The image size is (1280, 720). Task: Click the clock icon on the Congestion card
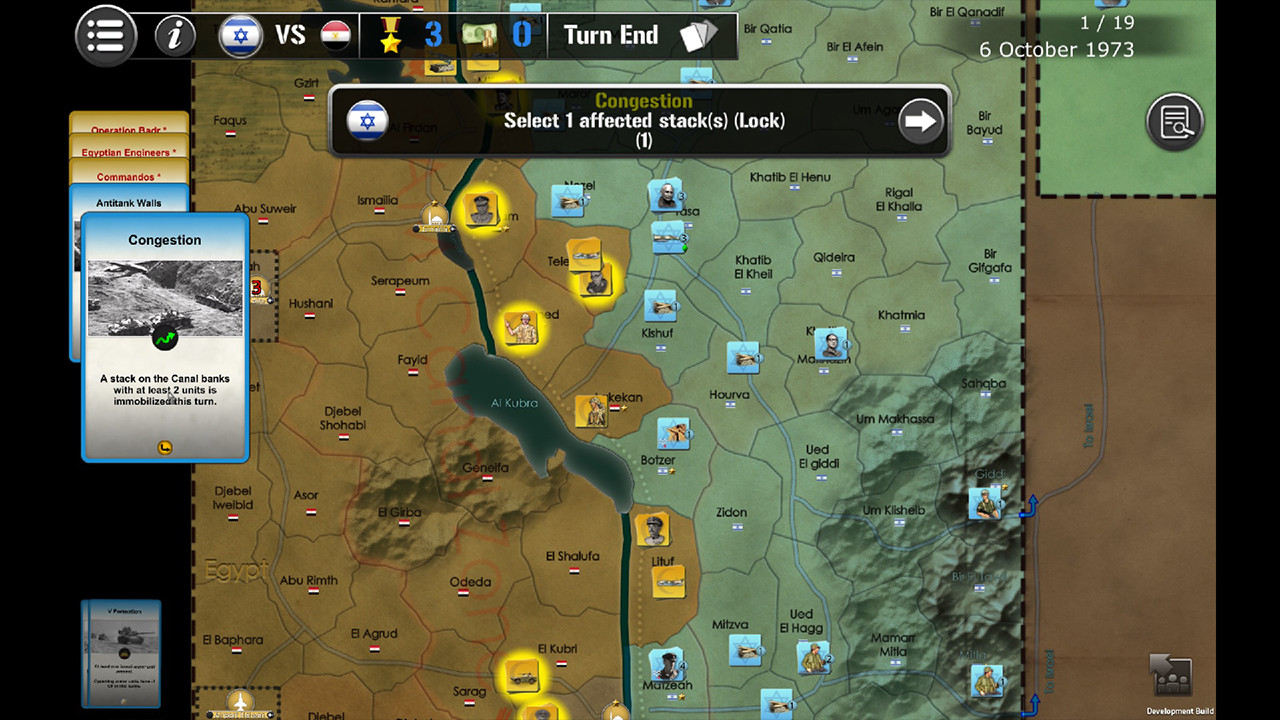163,448
